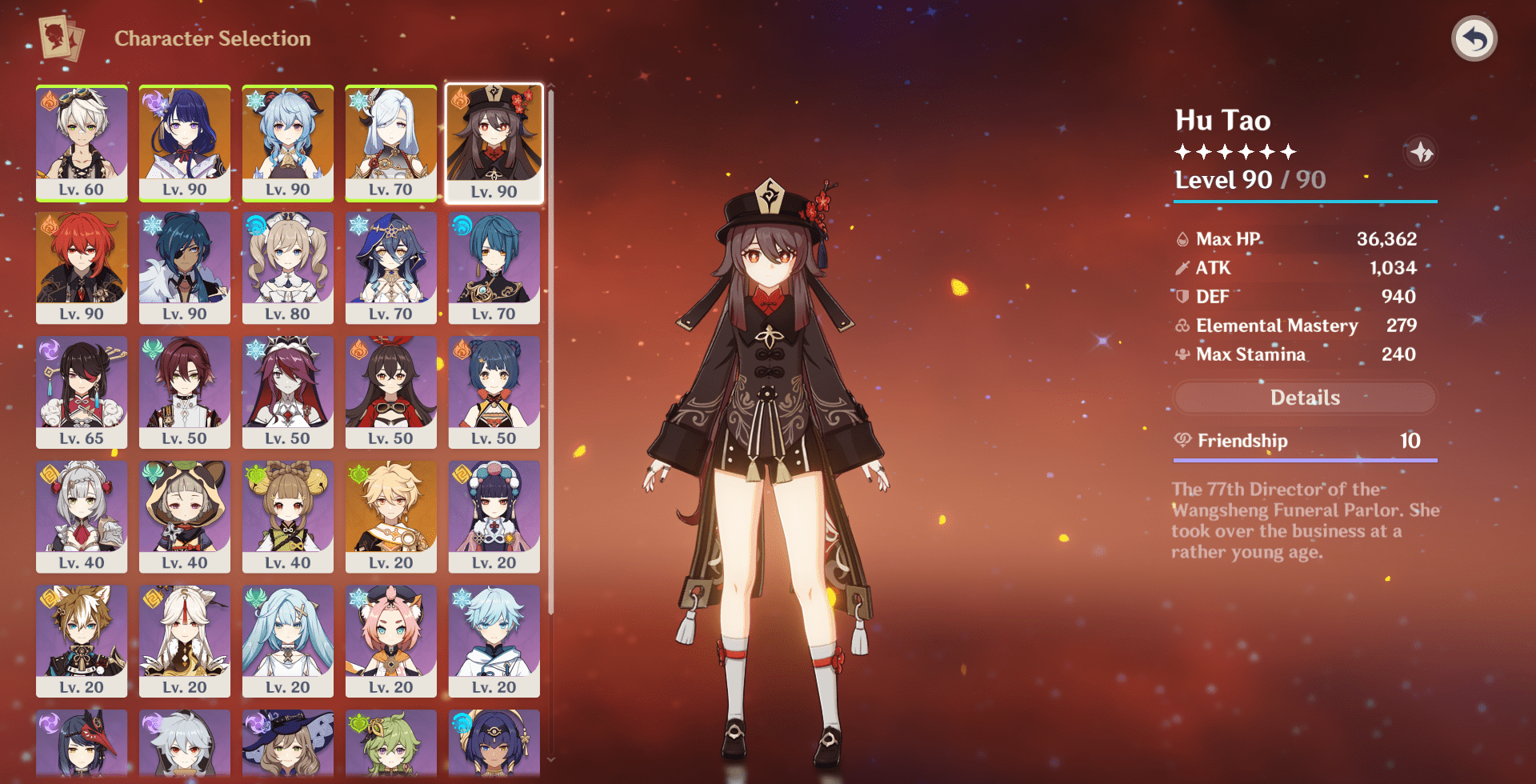Click the ATK stat icon

point(1182,267)
